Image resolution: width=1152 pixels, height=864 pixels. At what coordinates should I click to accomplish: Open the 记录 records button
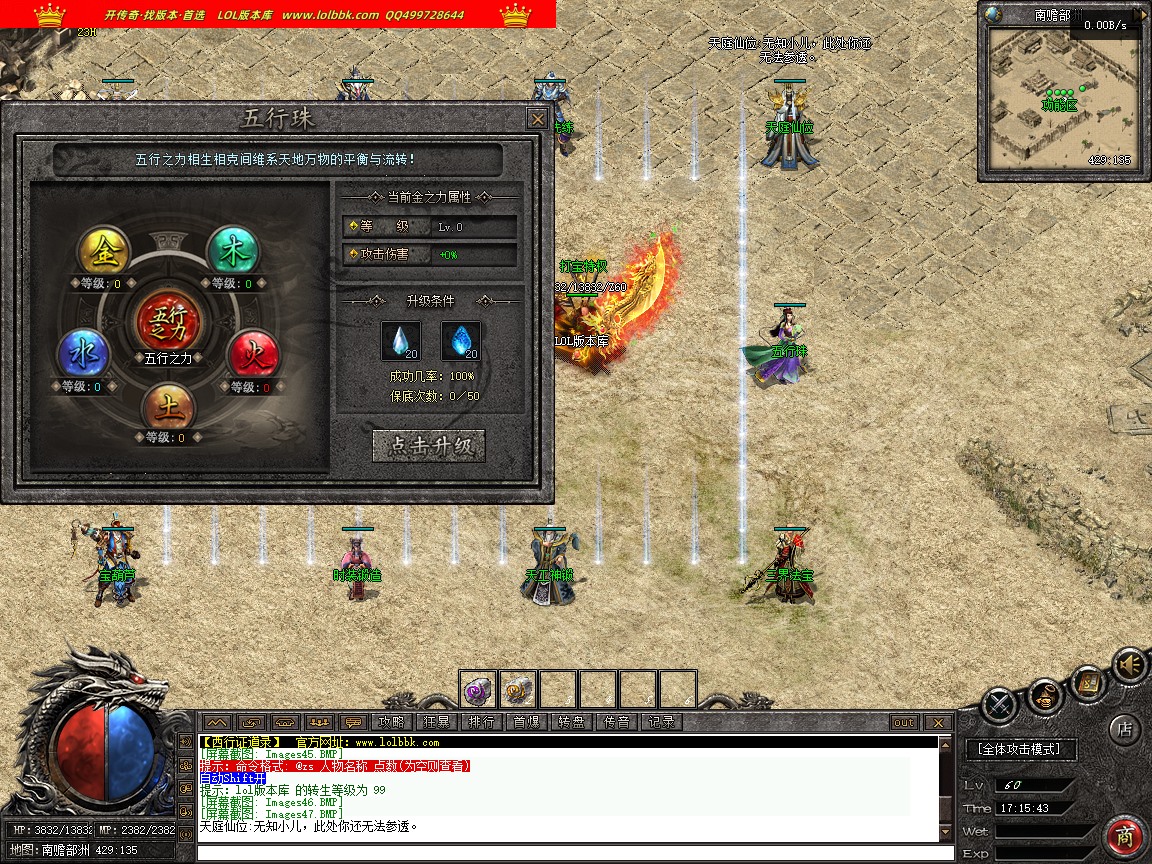click(661, 722)
